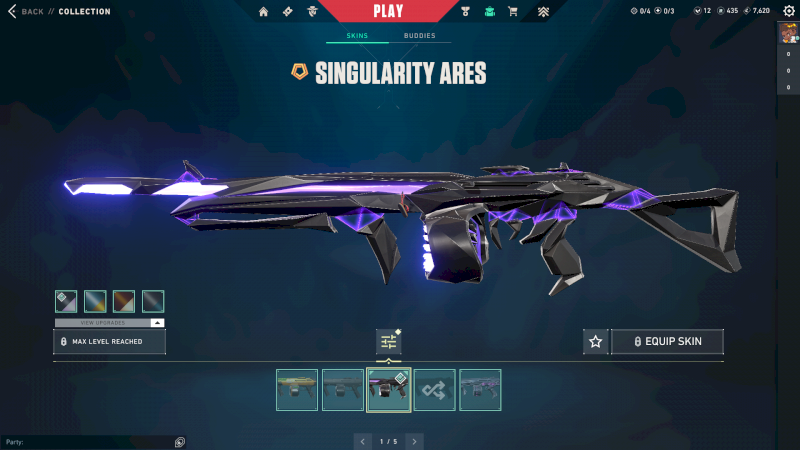Image resolution: width=800 pixels, height=450 pixels.
Task: Select the Skins tab
Action: tap(357, 35)
